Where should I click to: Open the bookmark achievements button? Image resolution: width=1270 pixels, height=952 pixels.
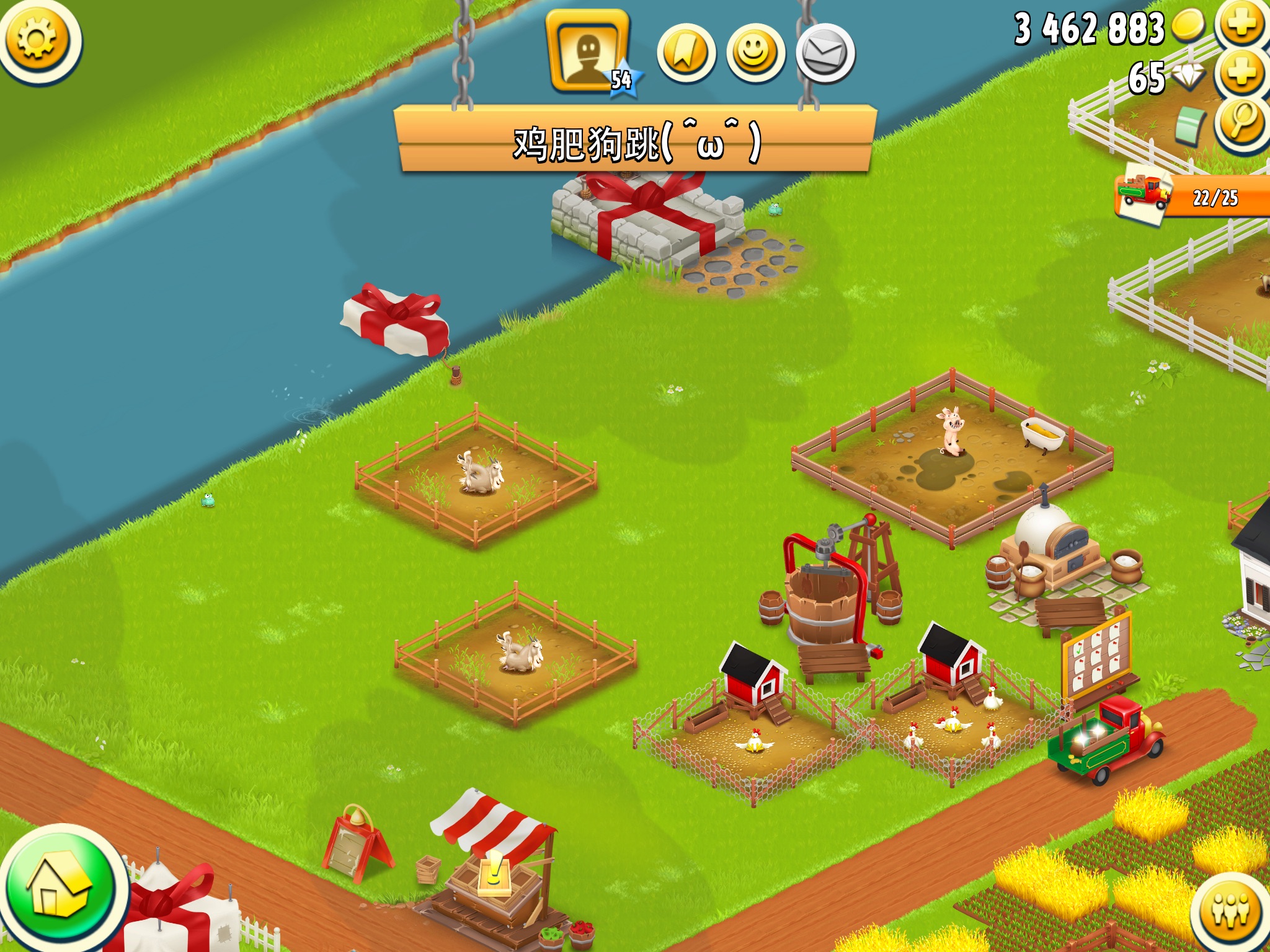coord(686,53)
